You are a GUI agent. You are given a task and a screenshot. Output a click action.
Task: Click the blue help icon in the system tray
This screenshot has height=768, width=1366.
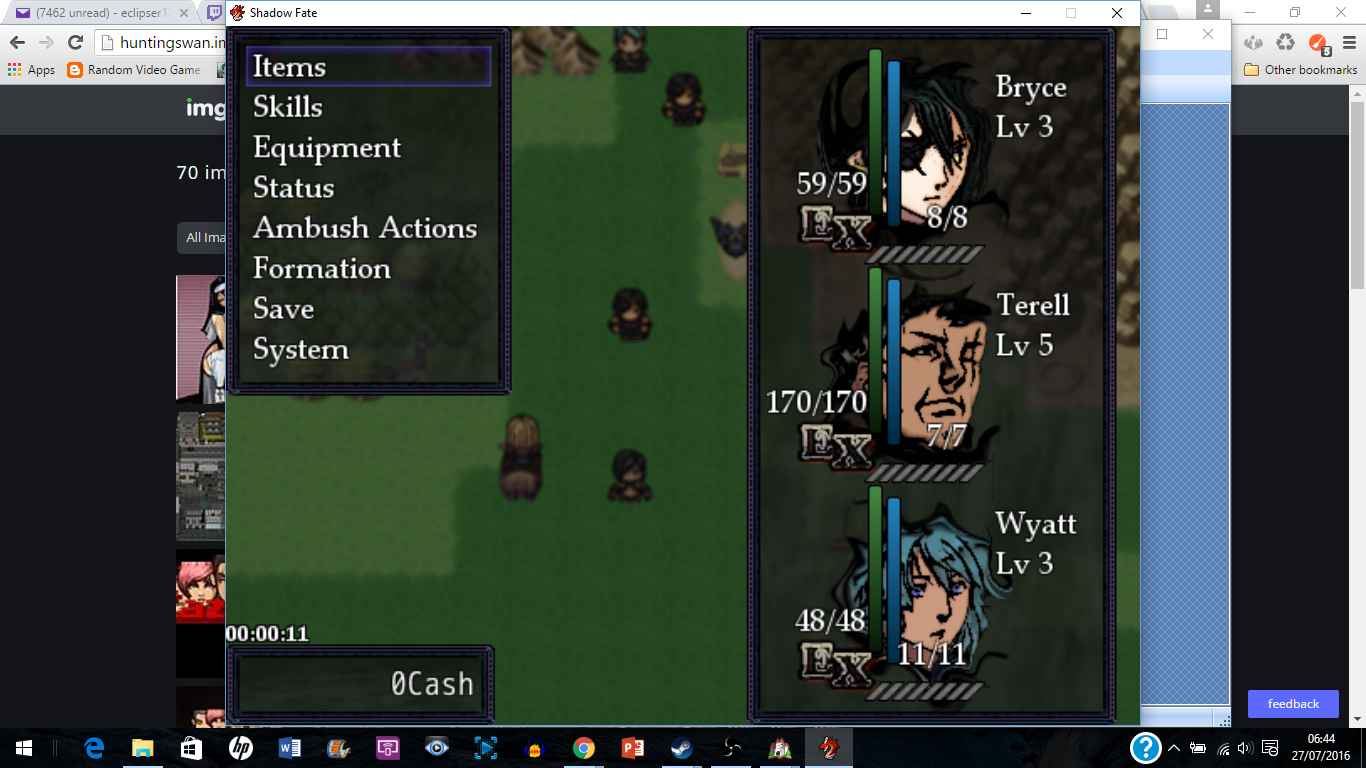[x=1143, y=747]
